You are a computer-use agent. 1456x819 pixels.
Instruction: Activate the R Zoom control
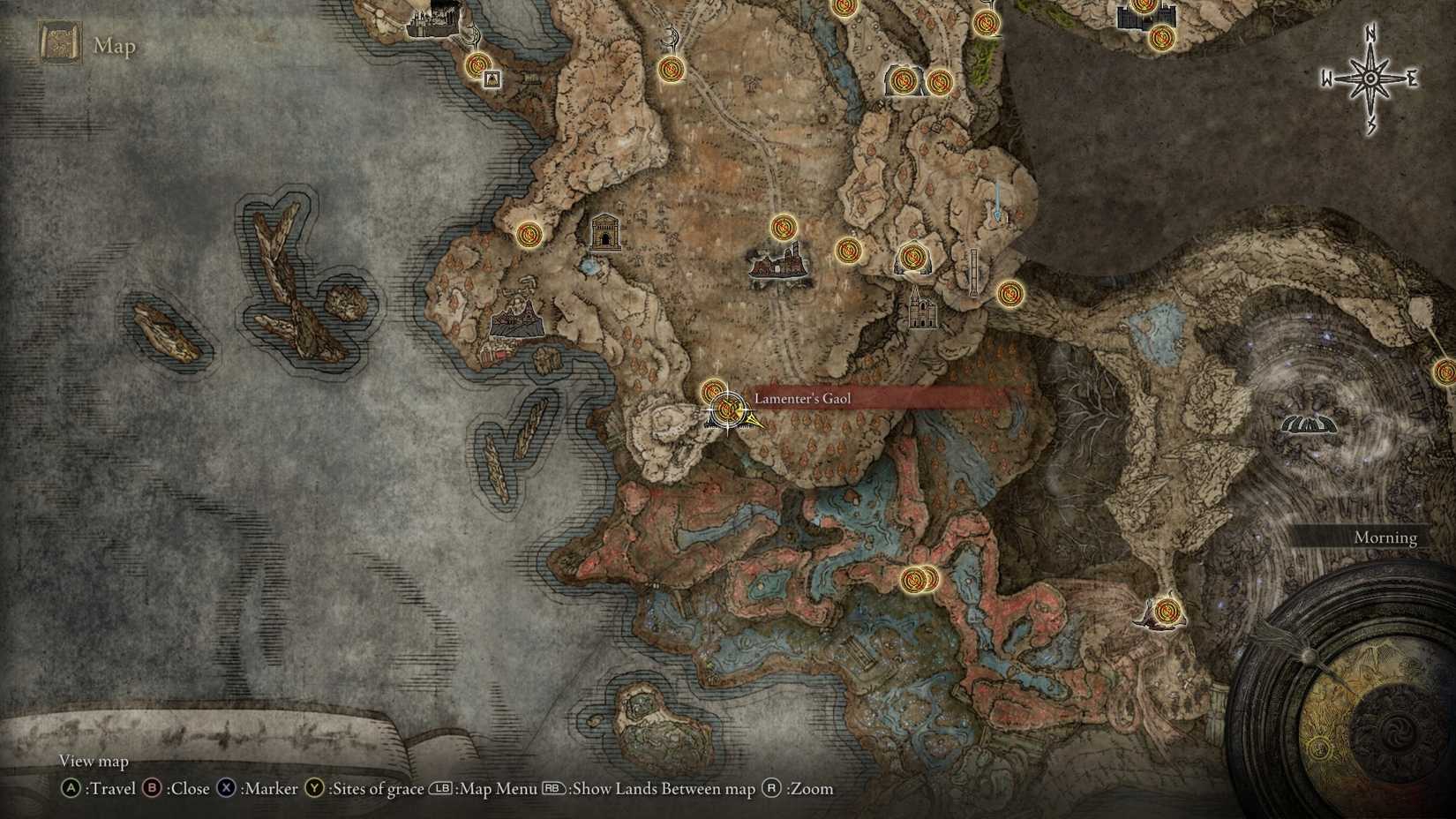click(770, 789)
